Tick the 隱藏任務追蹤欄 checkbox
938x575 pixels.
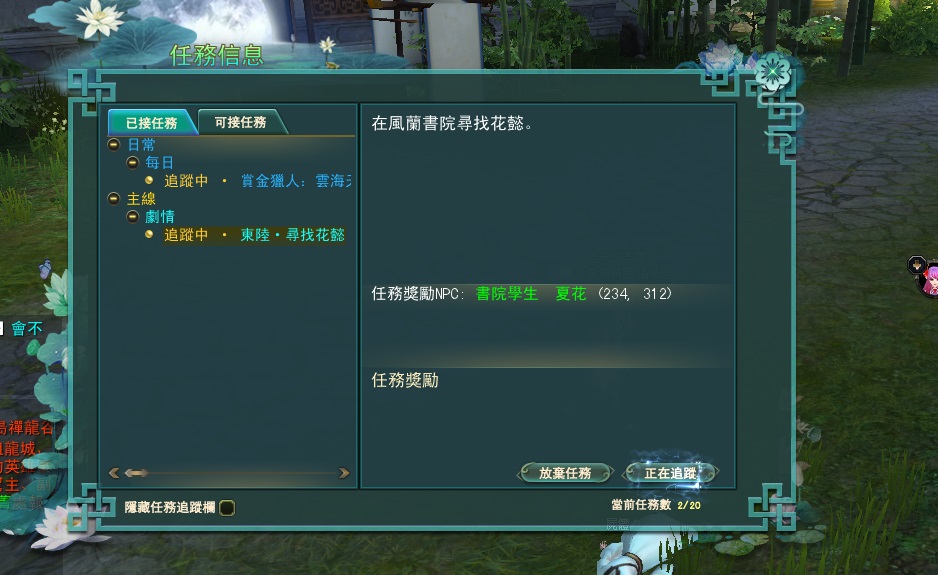pos(227,508)
